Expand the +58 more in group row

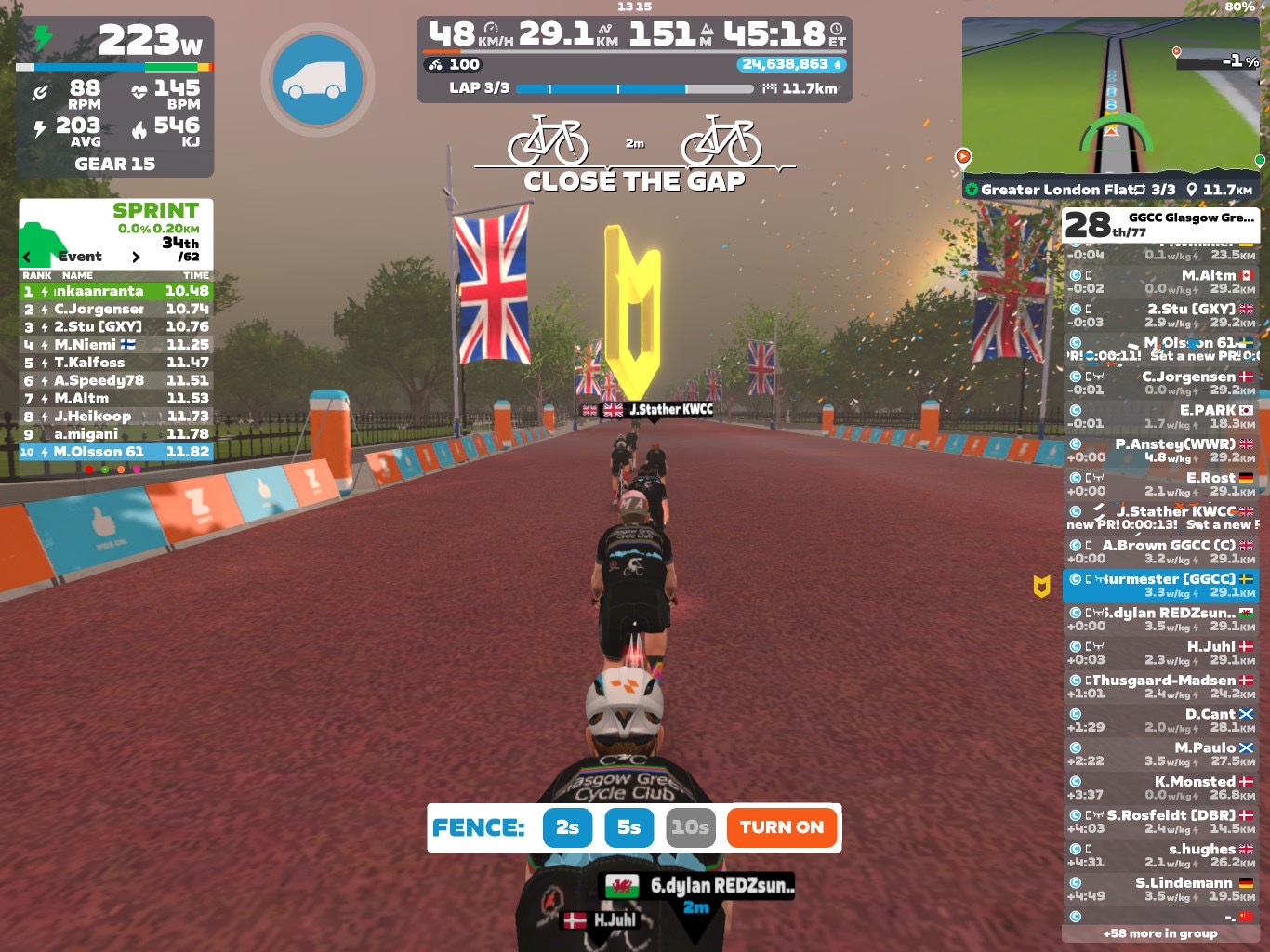(1160, 933)
